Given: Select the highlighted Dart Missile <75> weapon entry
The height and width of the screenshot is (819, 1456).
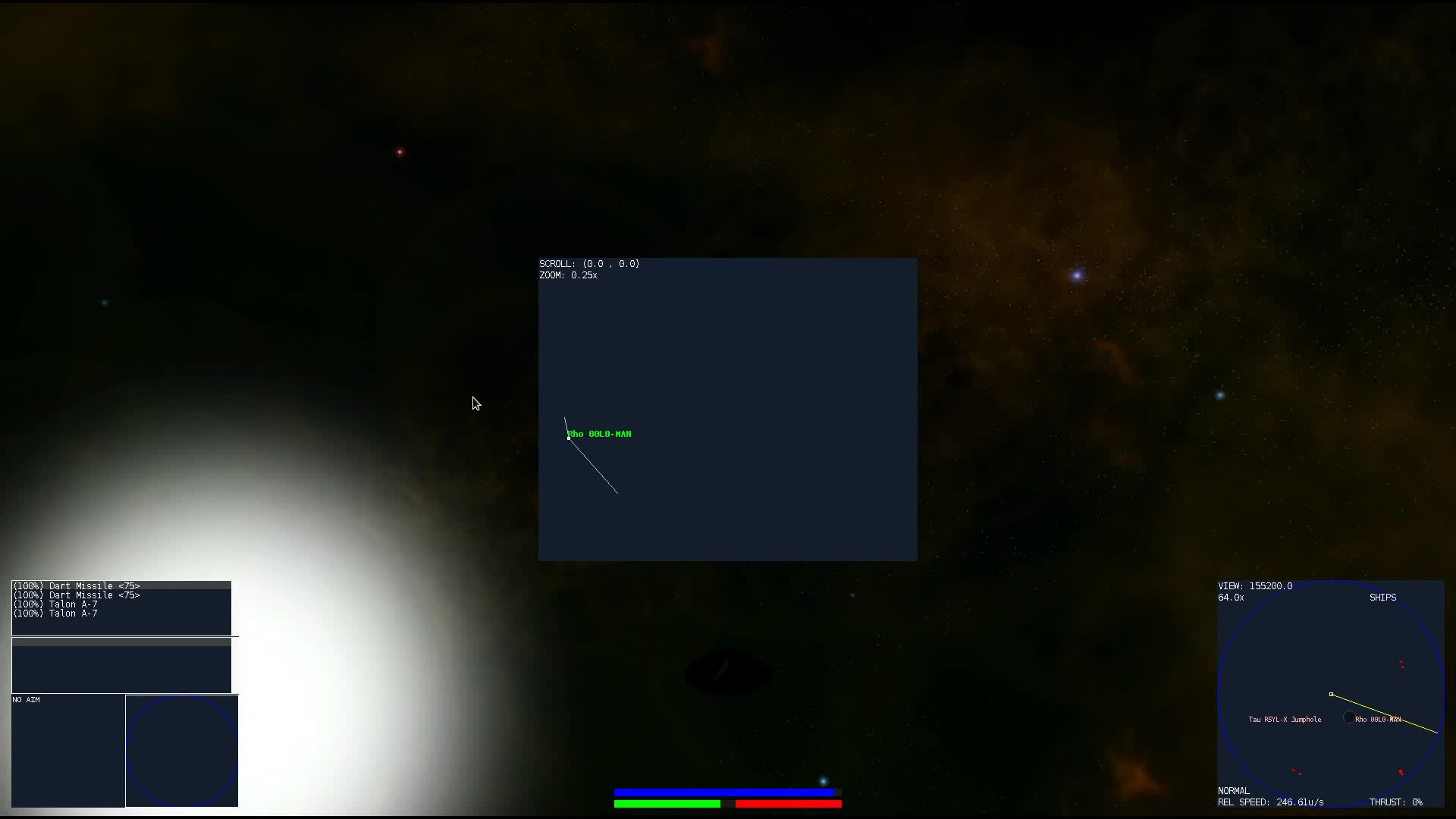Looking at the screenshot, I should 76,586.
